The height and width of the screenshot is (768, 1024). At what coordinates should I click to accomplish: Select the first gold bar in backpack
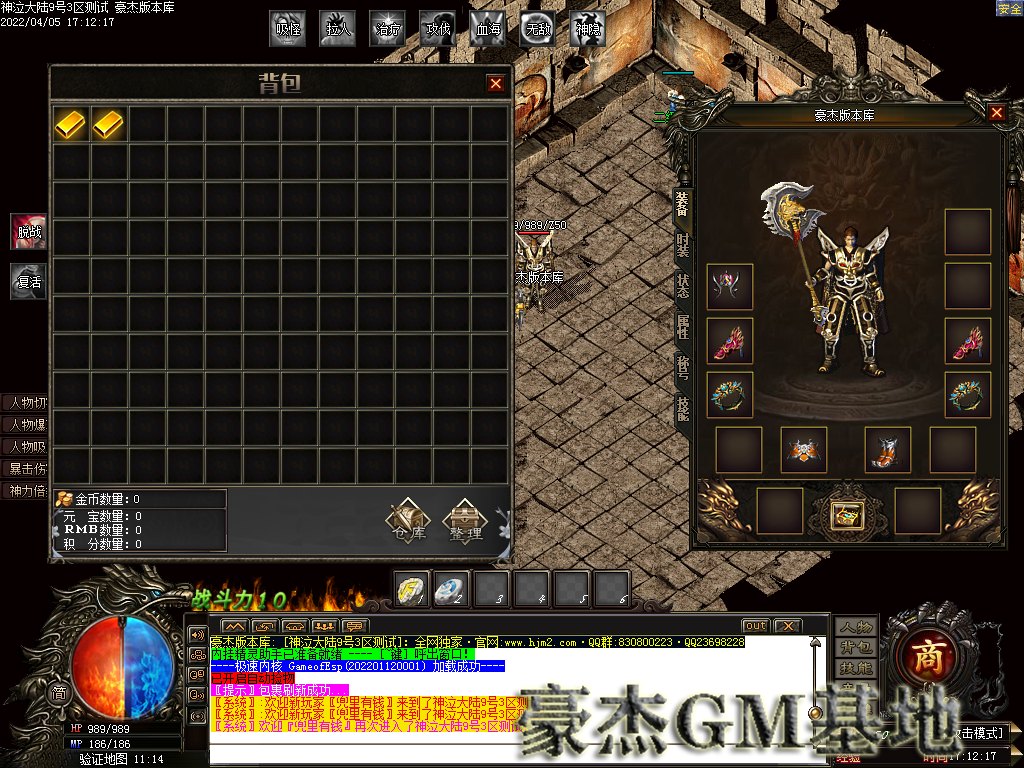71,124
